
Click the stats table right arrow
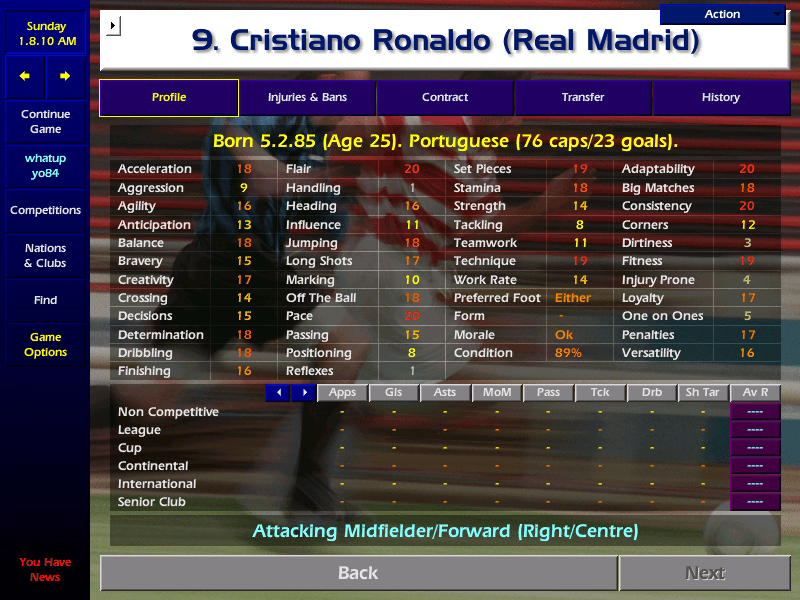pyautogui.click(x=303, y=393)
